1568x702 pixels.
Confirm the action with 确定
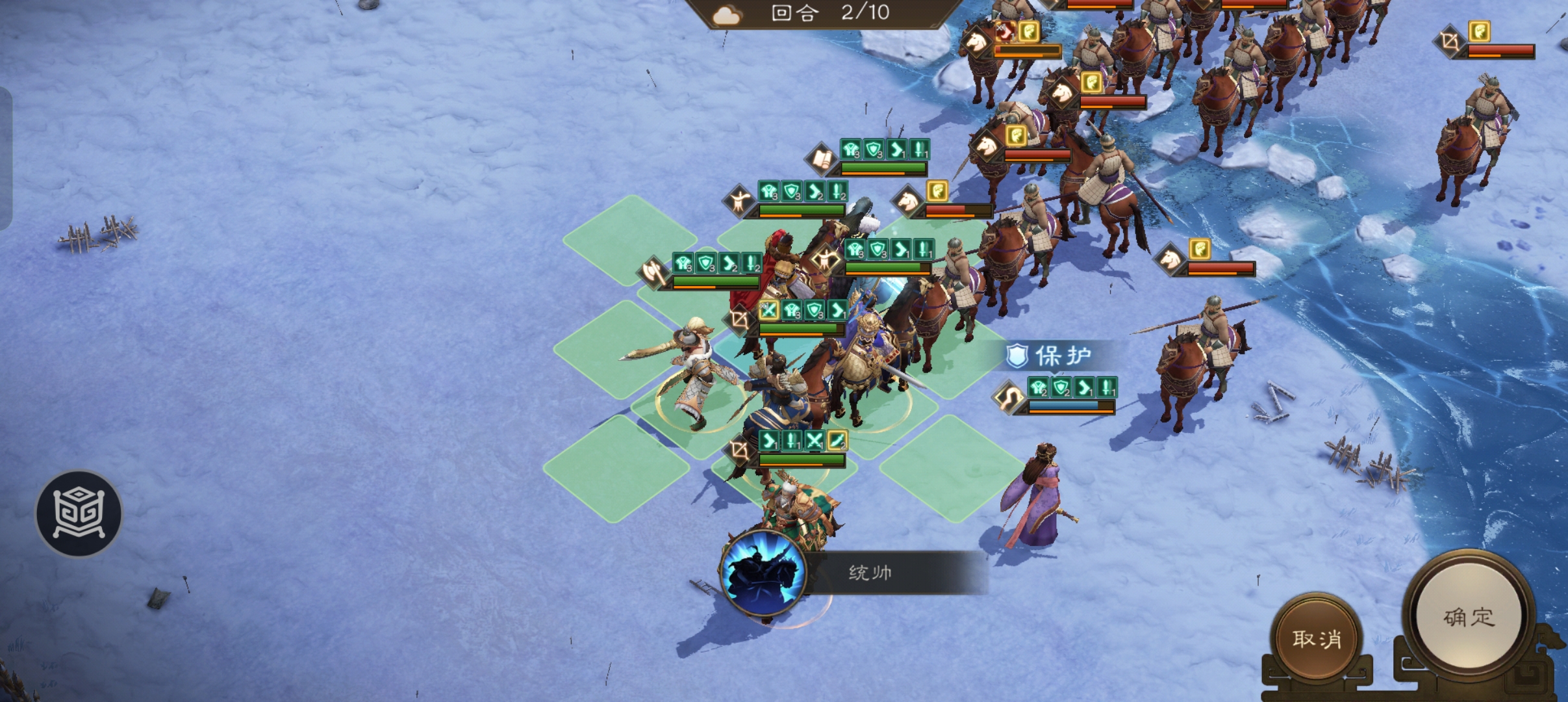click(x=1469, y=616)
